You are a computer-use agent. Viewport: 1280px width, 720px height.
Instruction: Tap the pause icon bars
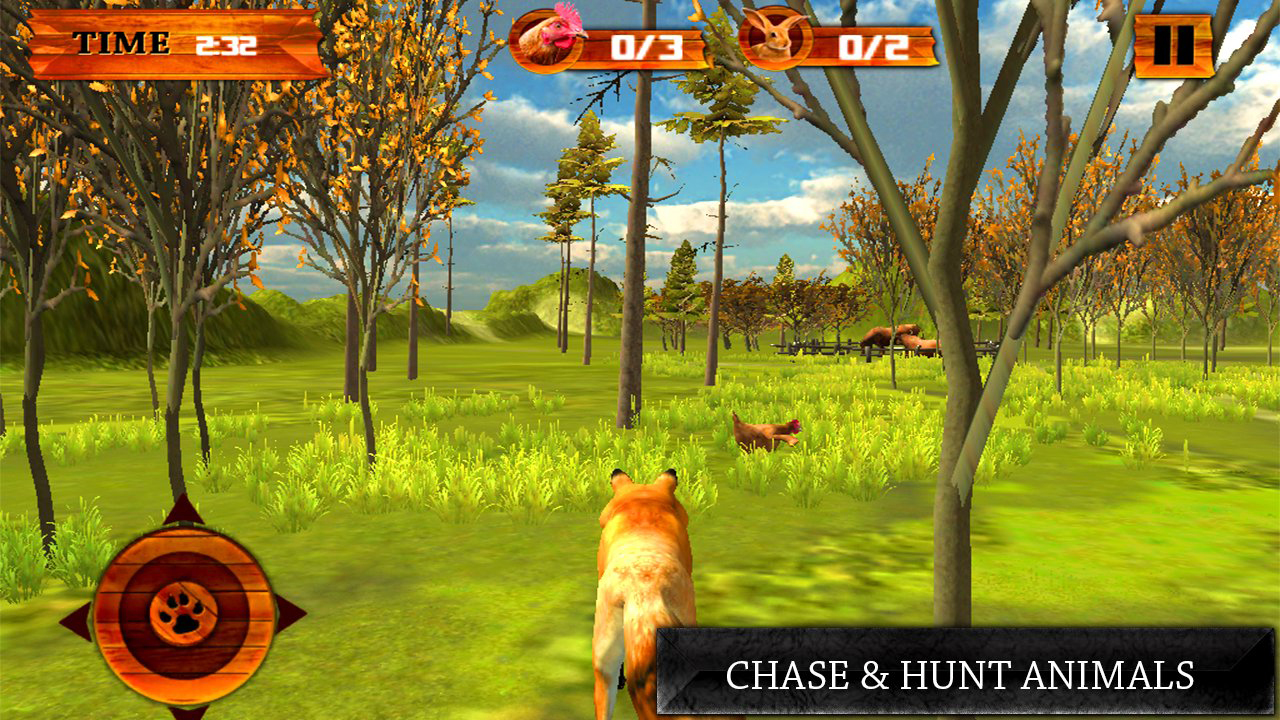1172,44
